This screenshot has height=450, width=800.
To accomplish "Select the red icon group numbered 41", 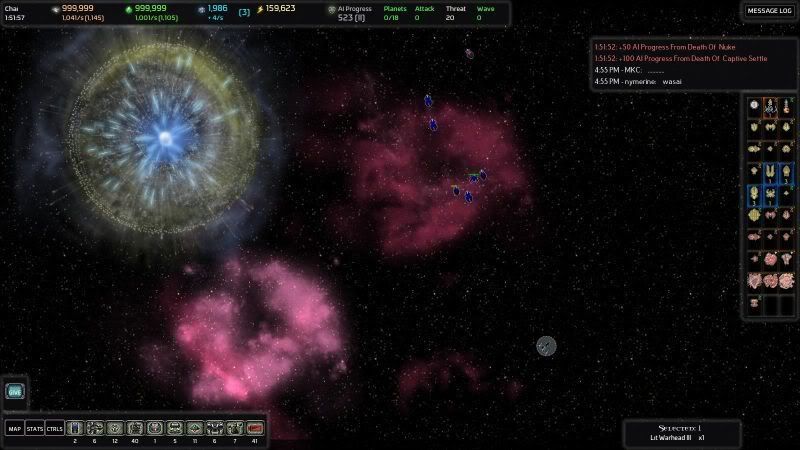I will (x=255, y=428).
